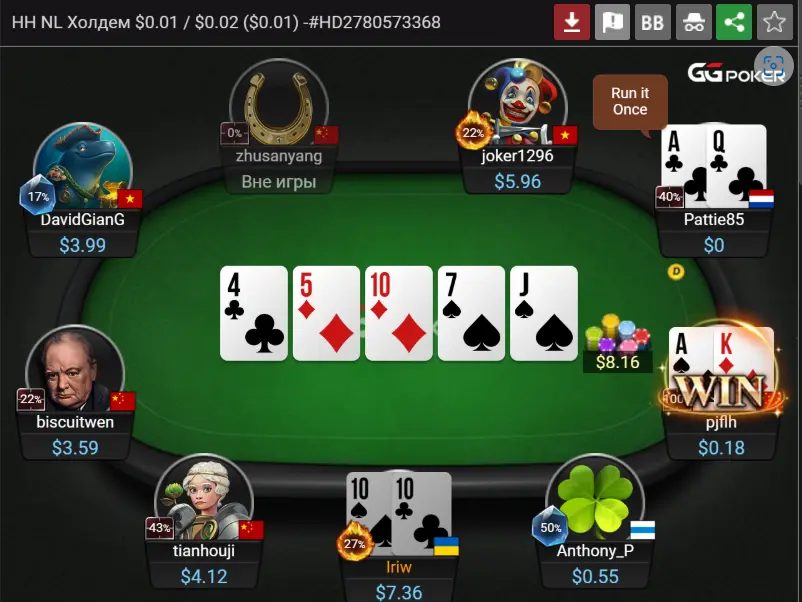Toggle the BB stack display button
This screenshot has height=602, width=802.
pos(652,22)
